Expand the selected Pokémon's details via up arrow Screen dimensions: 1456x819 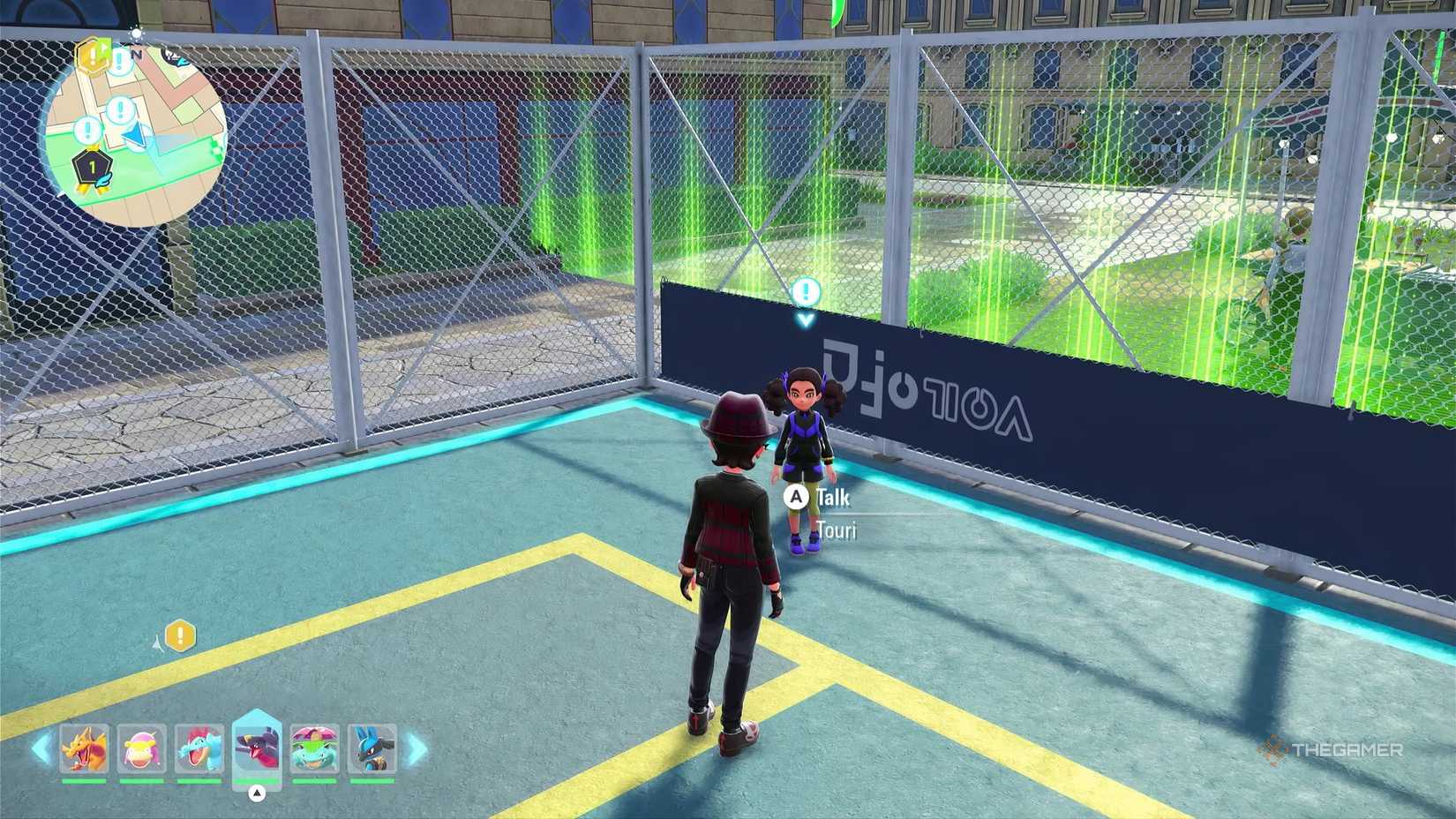256,793
